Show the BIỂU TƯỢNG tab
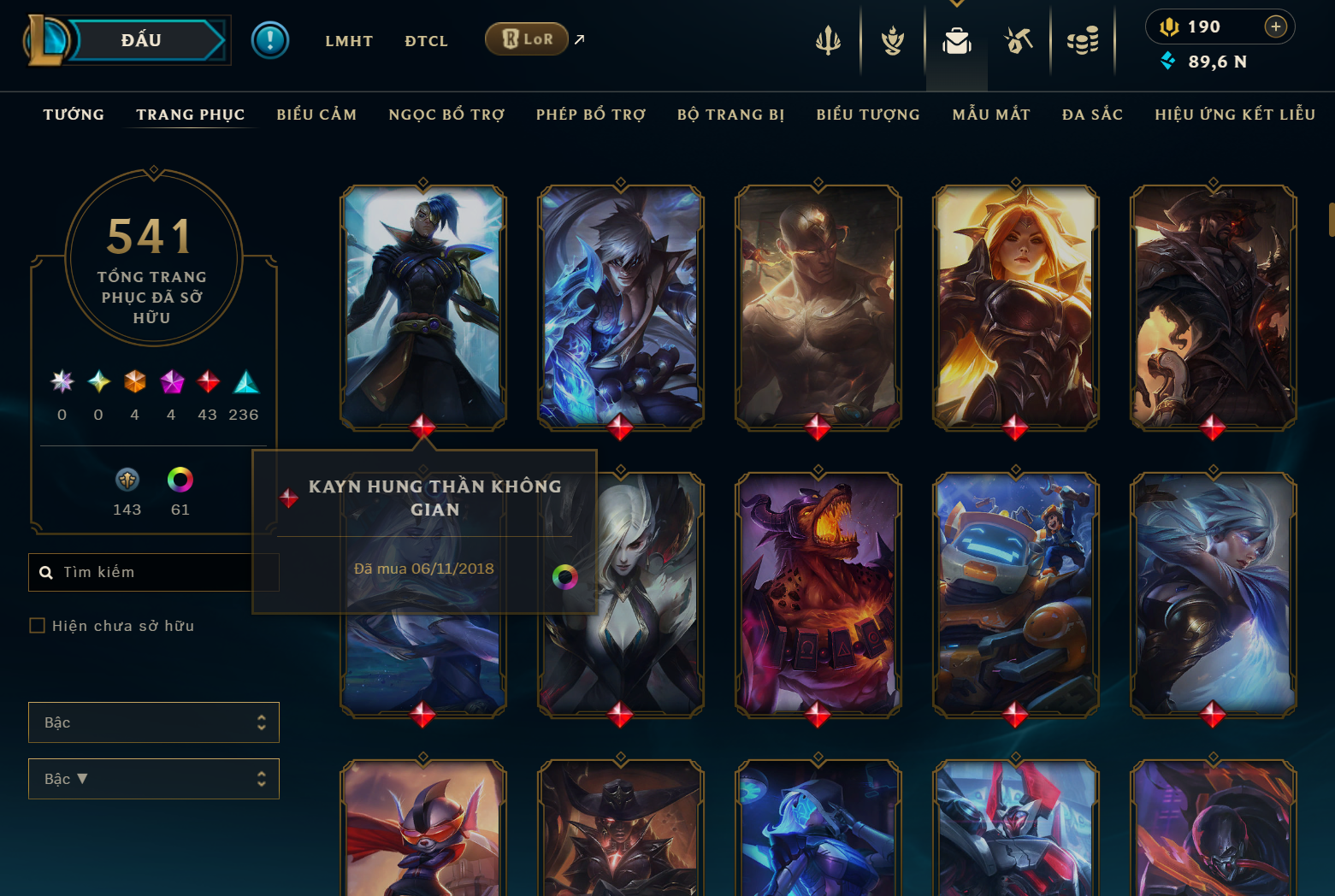This screenshot has width=1335, height=896. [x=868, y=115]
